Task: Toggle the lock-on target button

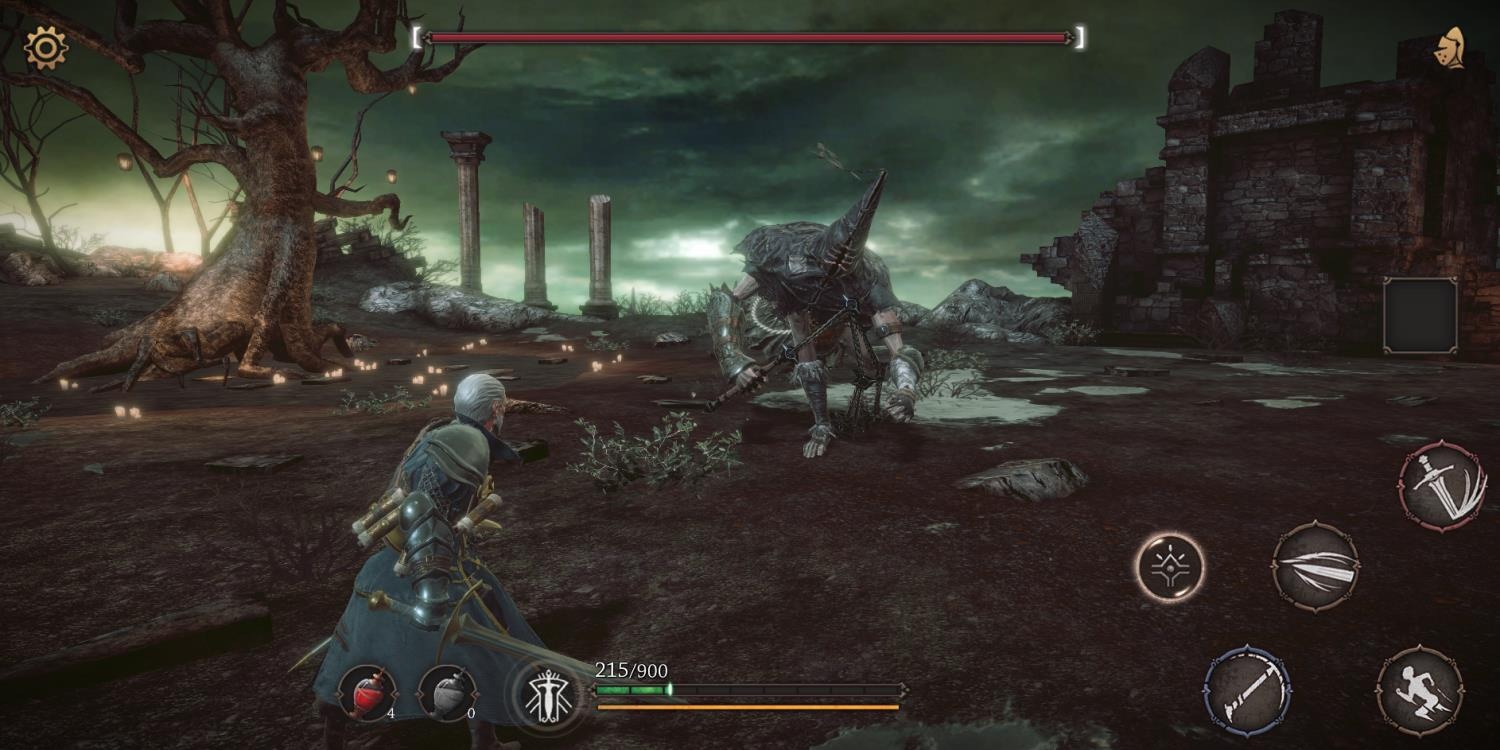Action: coord(1170,567)
